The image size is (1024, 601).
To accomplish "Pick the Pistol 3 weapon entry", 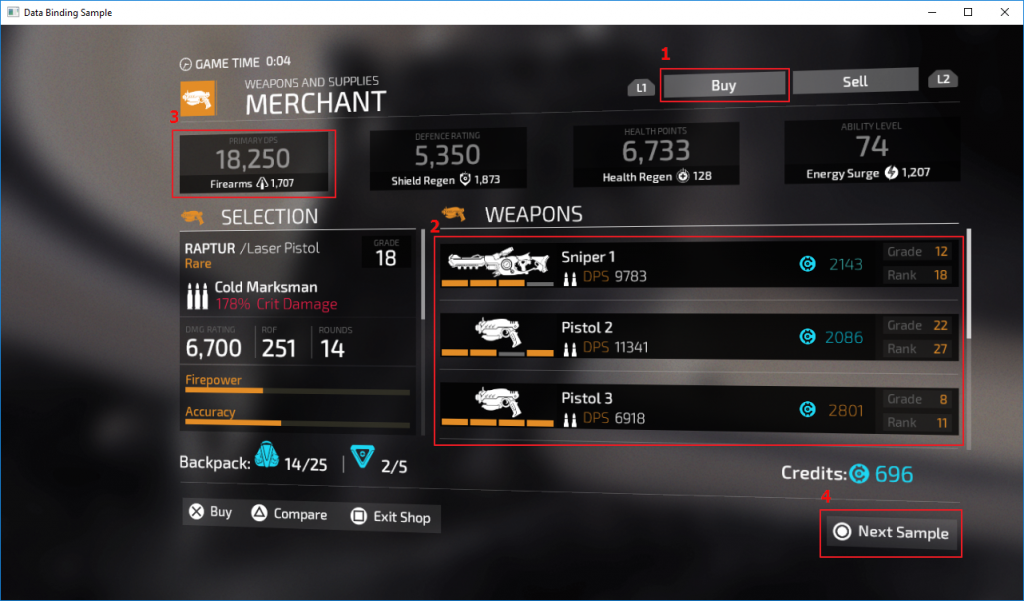I will point(699,408).
